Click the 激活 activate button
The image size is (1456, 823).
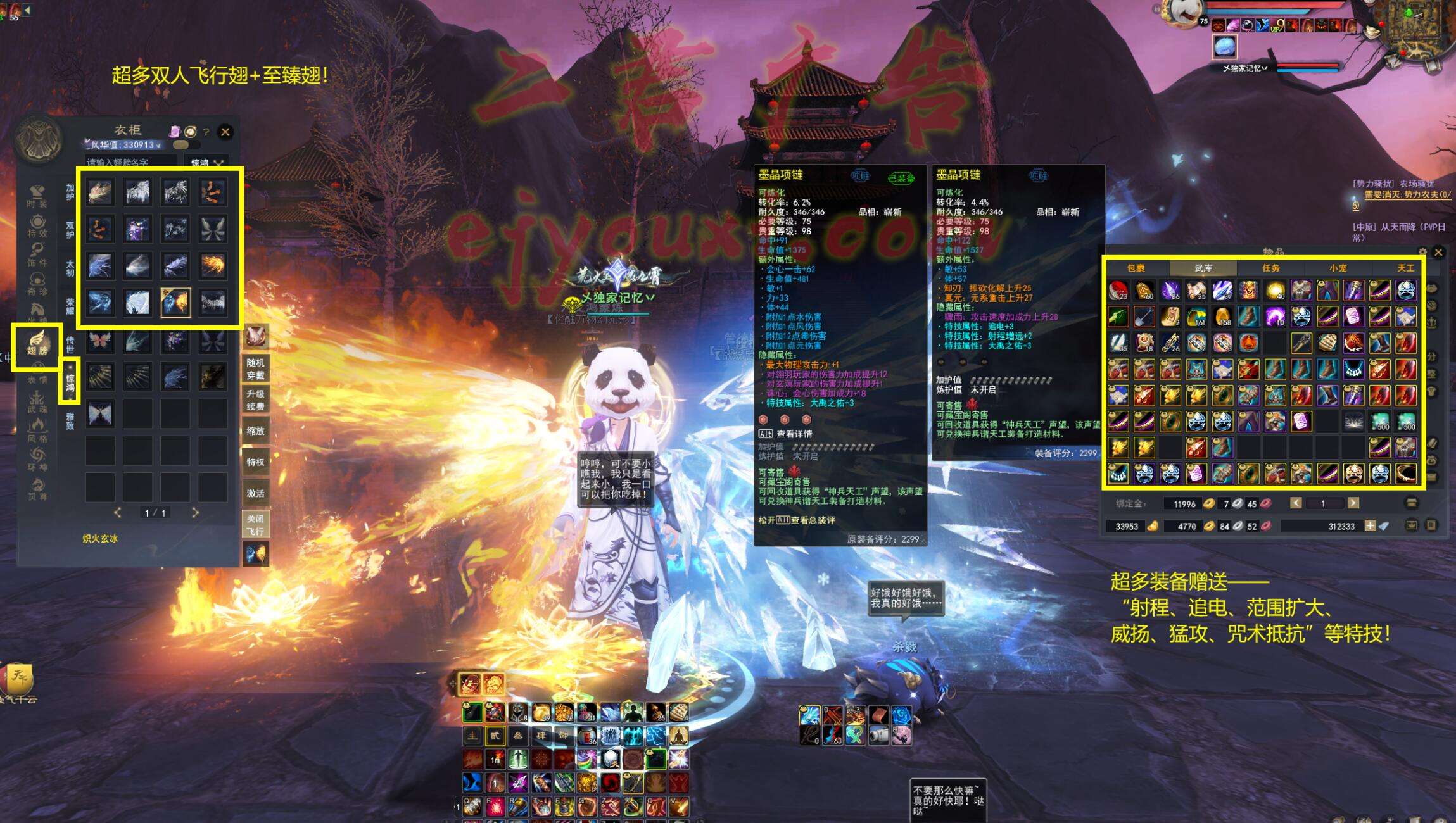click(255, 493)
